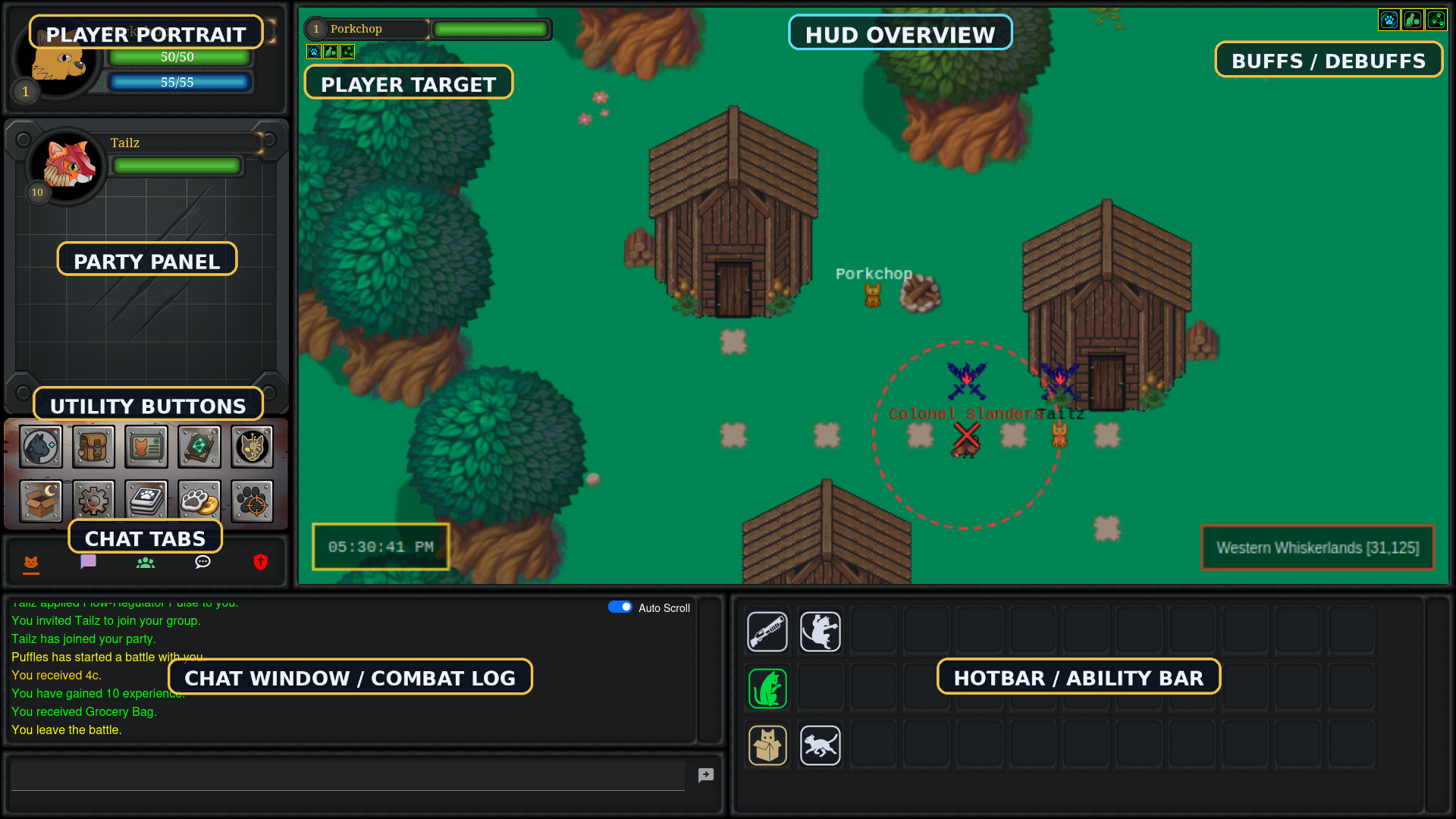This screenshot has width=1456, height=819.
Task: Toggle Auto Scroll in the chat window
Action: click(x=620, y=607)
